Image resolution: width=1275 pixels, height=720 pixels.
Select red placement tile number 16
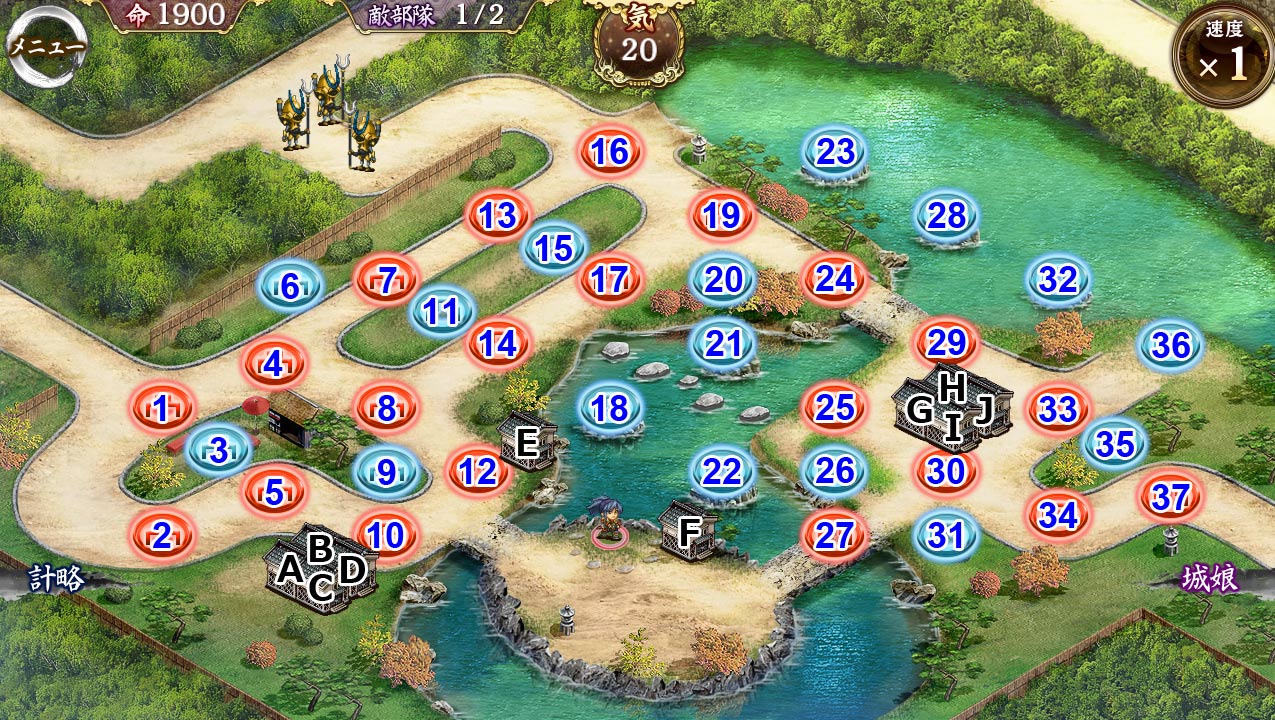point(609,152)
